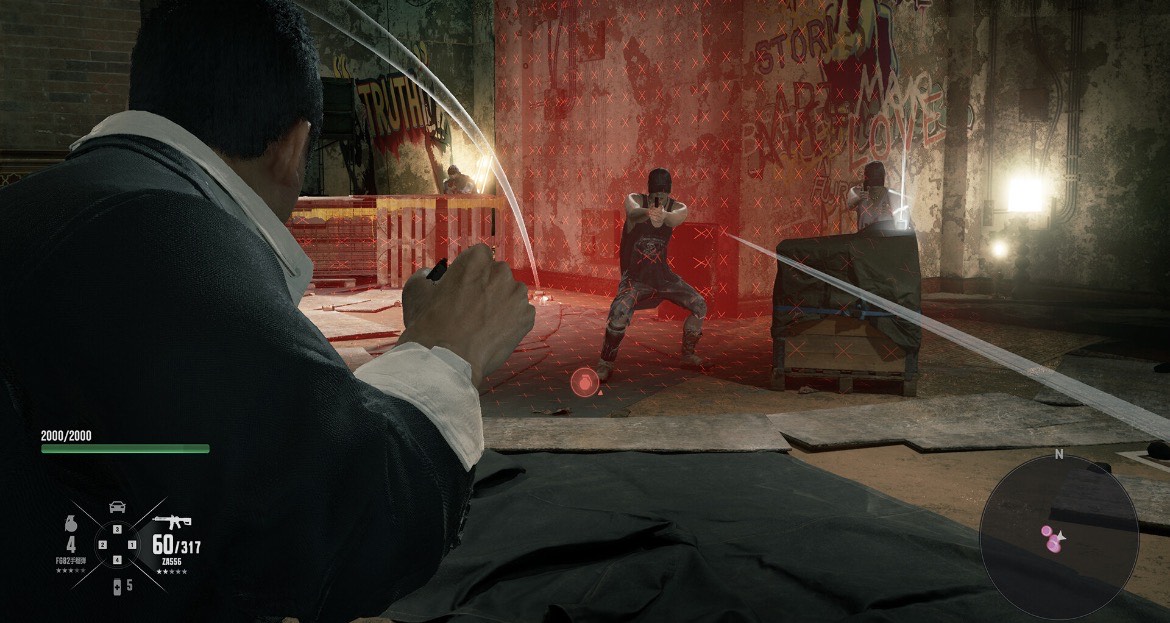Choose the car icon on the weapon wheel
Viewport: 1170px width, 623px height.
click(117, 506)
